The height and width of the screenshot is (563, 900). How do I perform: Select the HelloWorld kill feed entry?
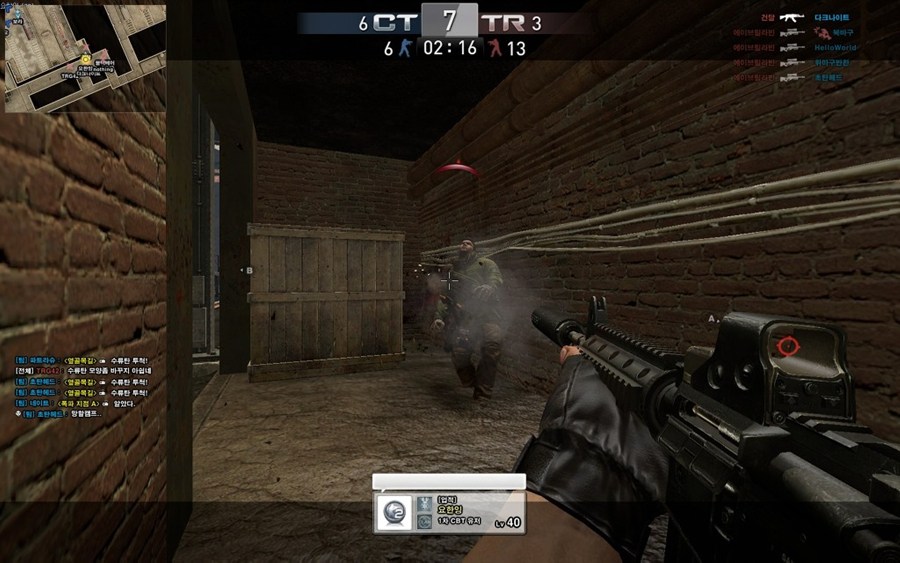point(834,47)
